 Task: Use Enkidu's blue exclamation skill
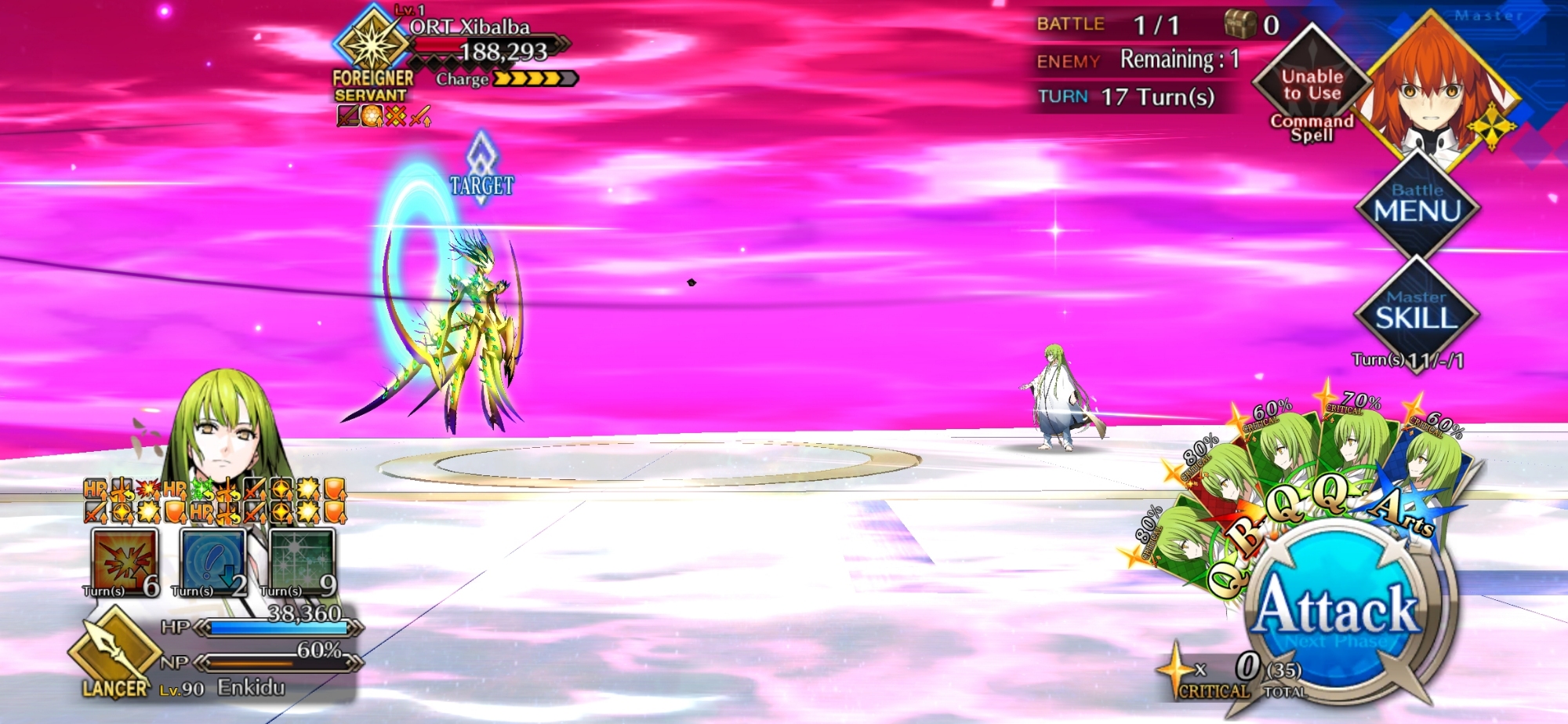[x=213, y=562]
